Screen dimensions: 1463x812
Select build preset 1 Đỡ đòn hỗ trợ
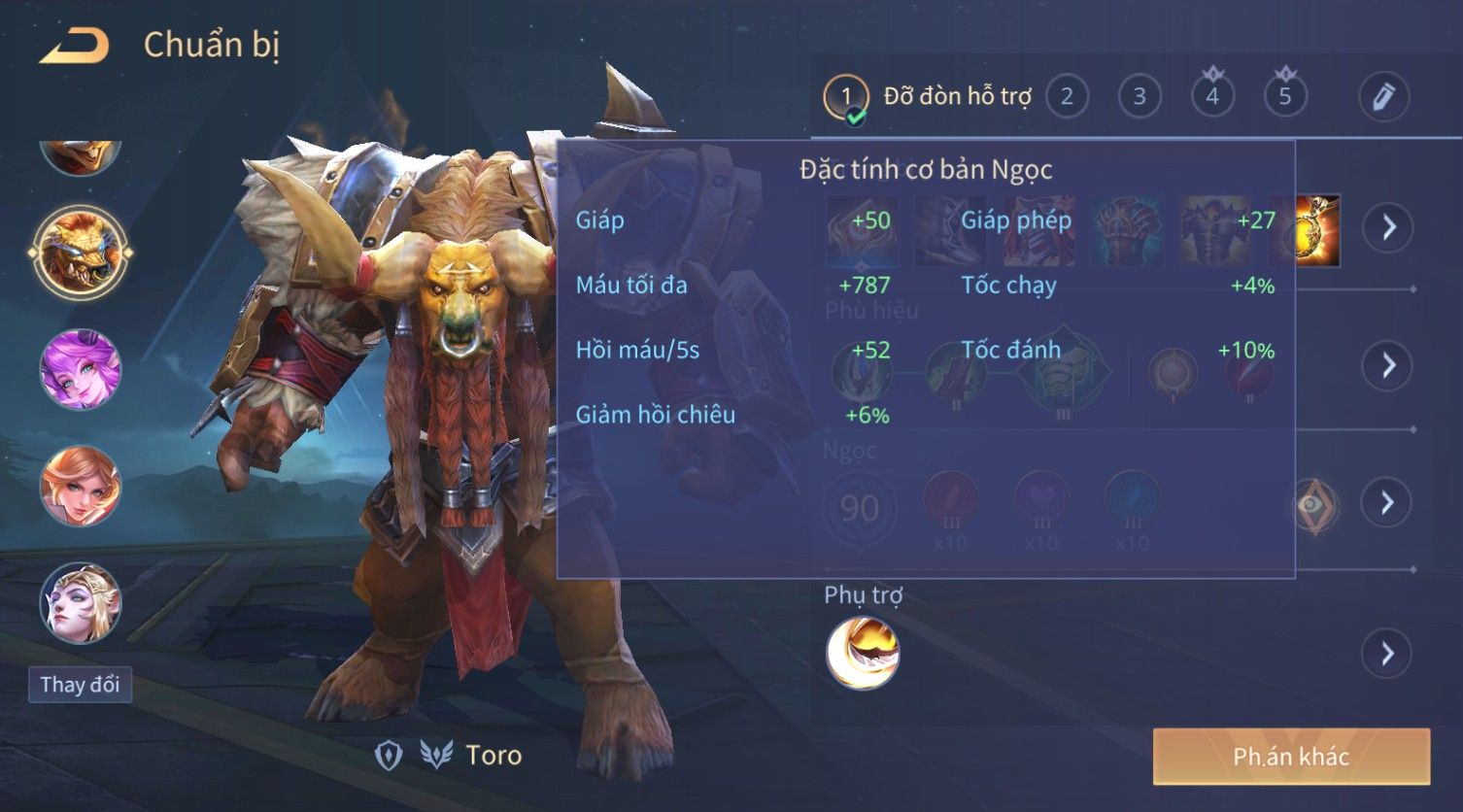coord(928,96)
